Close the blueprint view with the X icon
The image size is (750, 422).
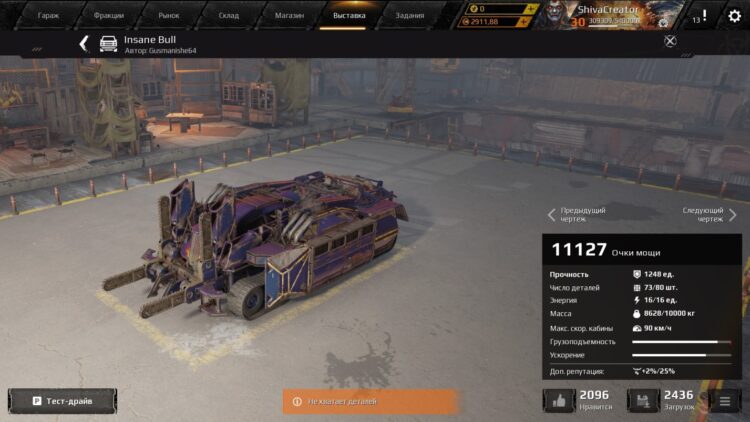tap(670, 41)
